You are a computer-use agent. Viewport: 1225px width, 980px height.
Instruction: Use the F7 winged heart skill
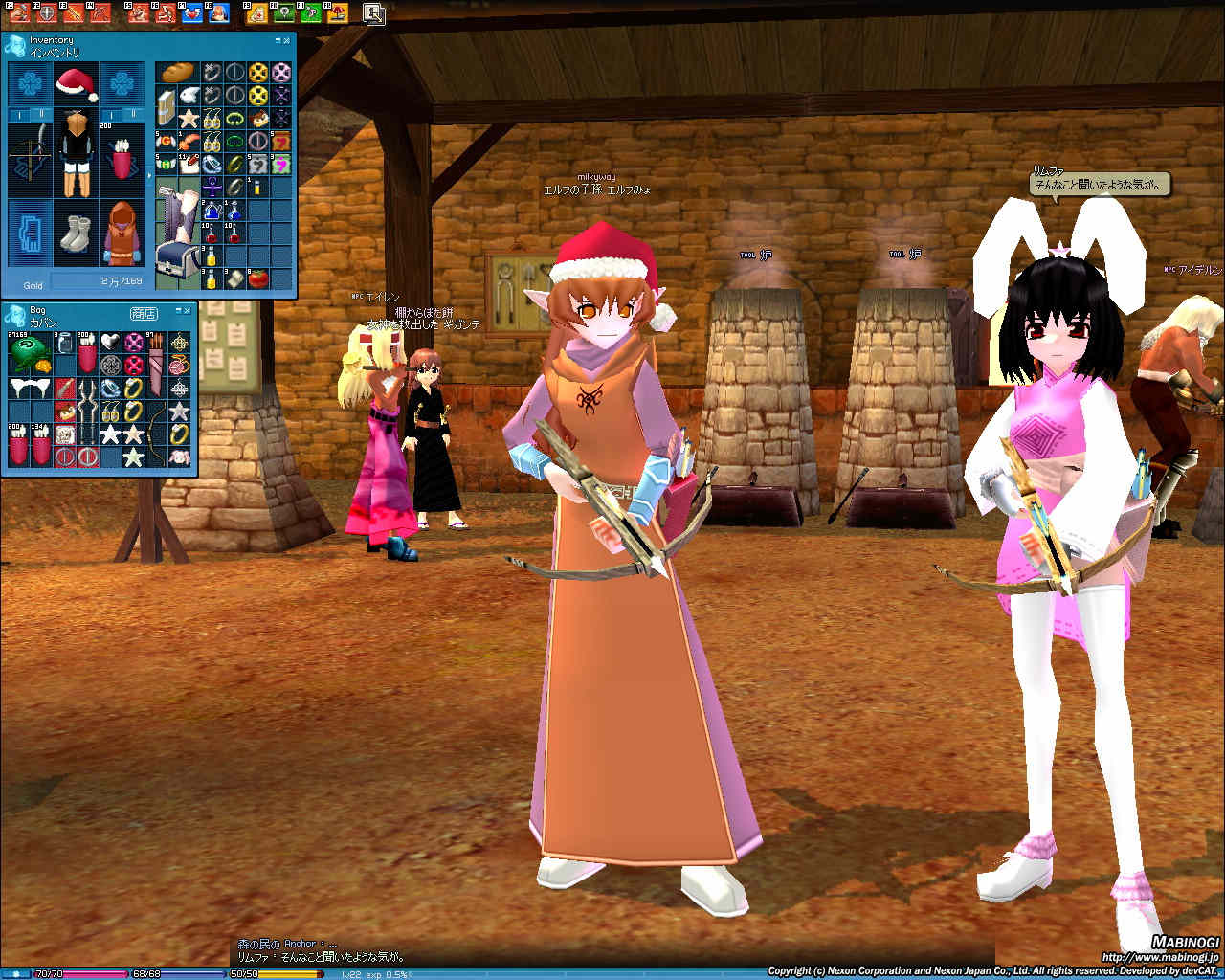[x=192, y=13]
